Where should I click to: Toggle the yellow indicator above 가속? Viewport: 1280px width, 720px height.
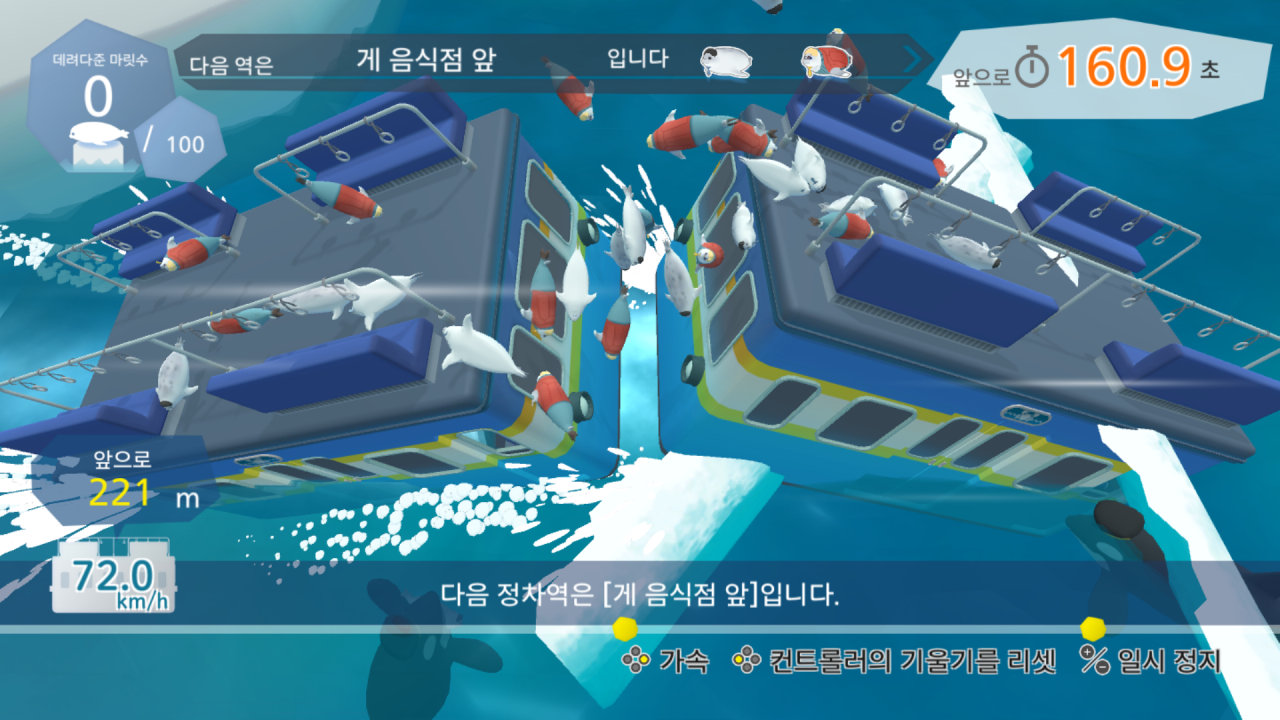(625, 630)
